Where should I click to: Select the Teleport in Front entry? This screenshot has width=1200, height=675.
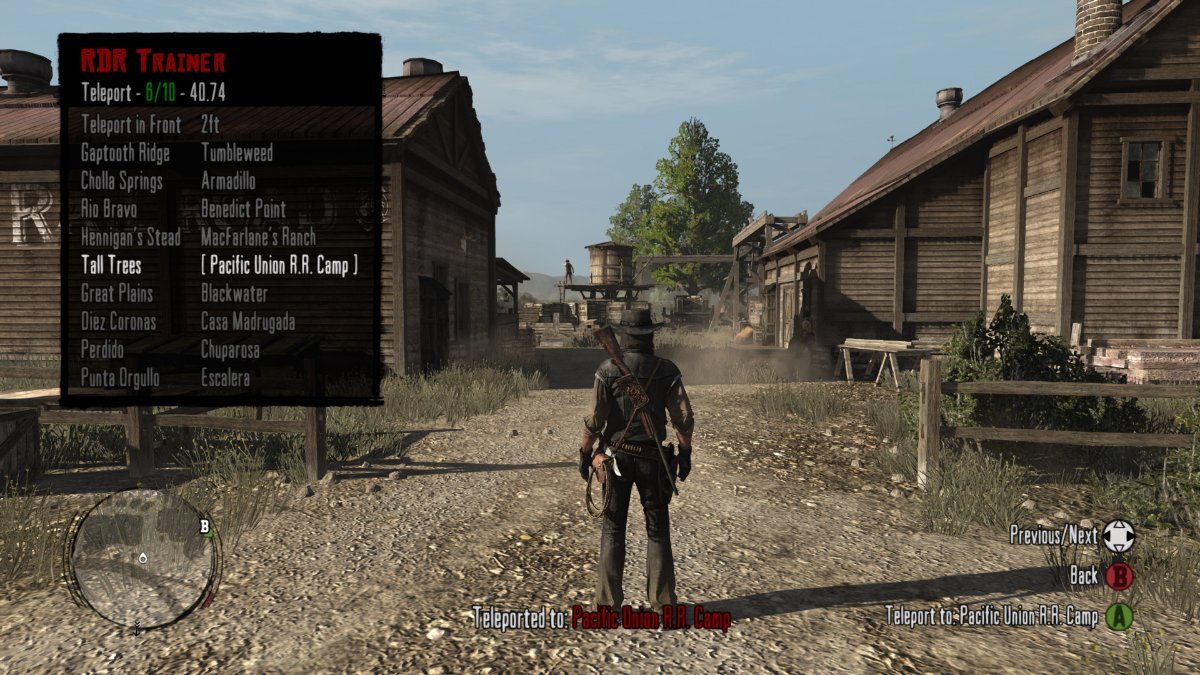click(131, 125)
